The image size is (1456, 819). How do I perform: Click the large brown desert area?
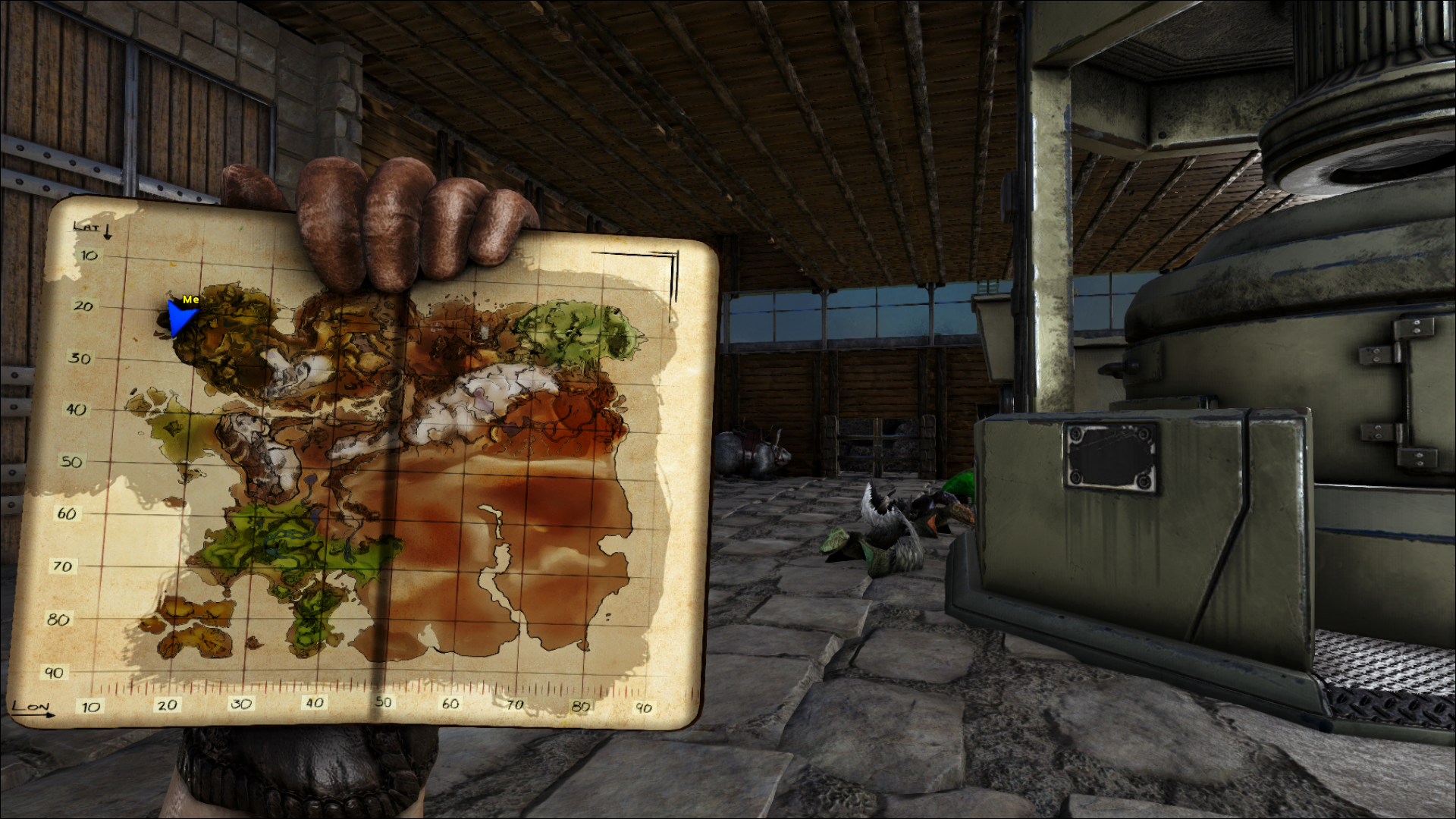(531, 493)
